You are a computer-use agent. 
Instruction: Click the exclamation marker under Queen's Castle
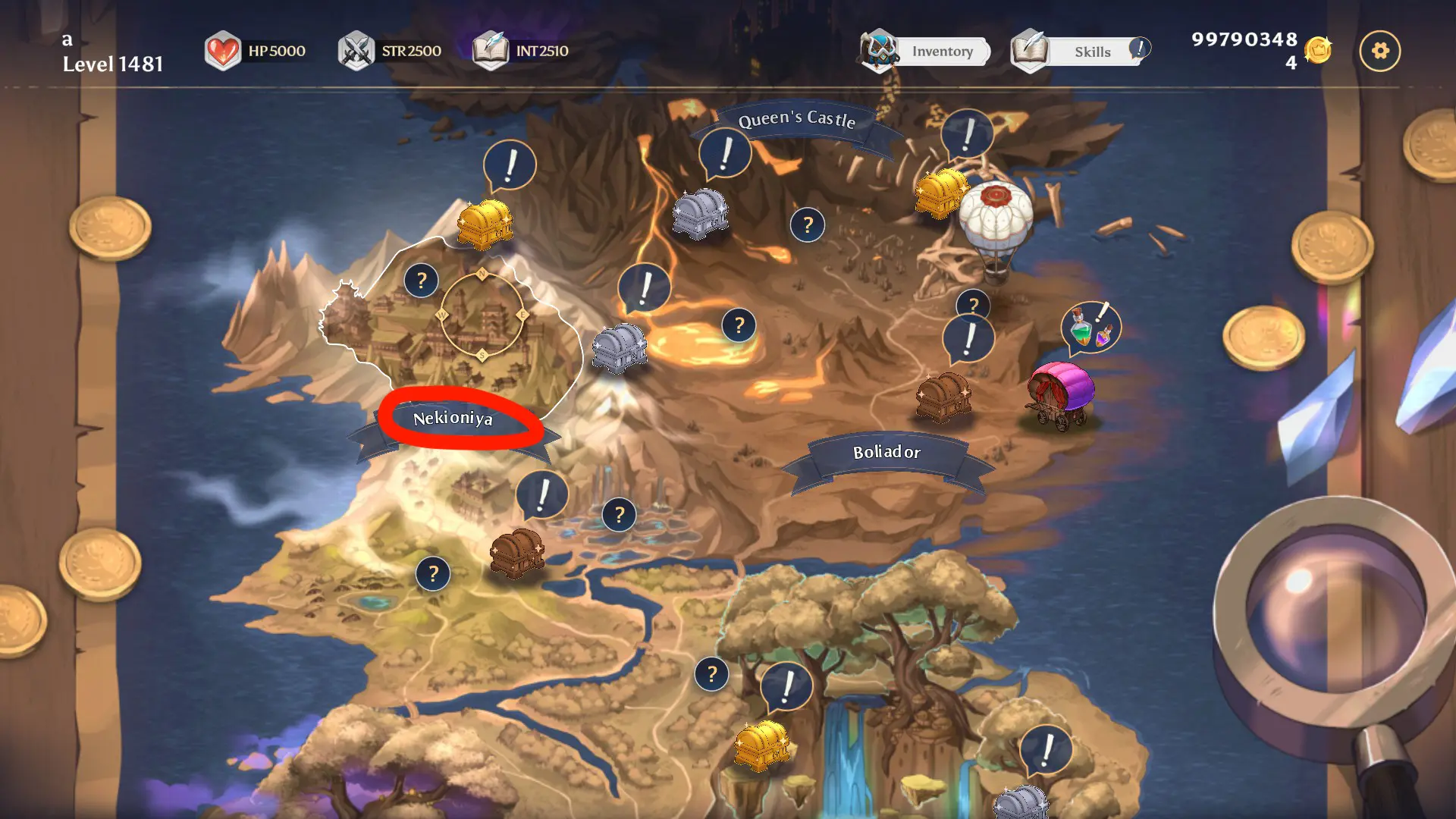725,154
